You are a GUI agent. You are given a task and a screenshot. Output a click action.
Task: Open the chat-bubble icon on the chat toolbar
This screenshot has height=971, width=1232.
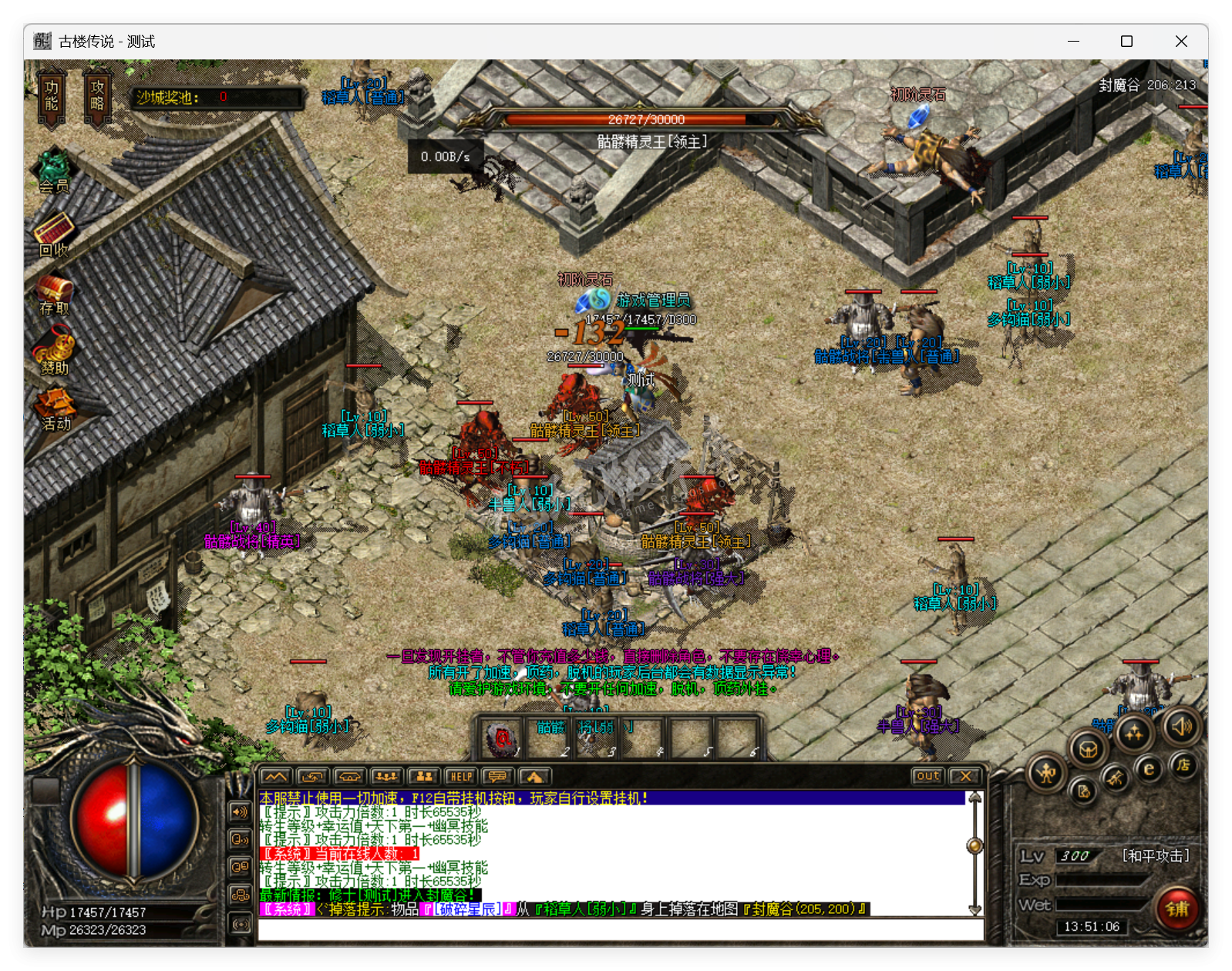pos(498,776)
